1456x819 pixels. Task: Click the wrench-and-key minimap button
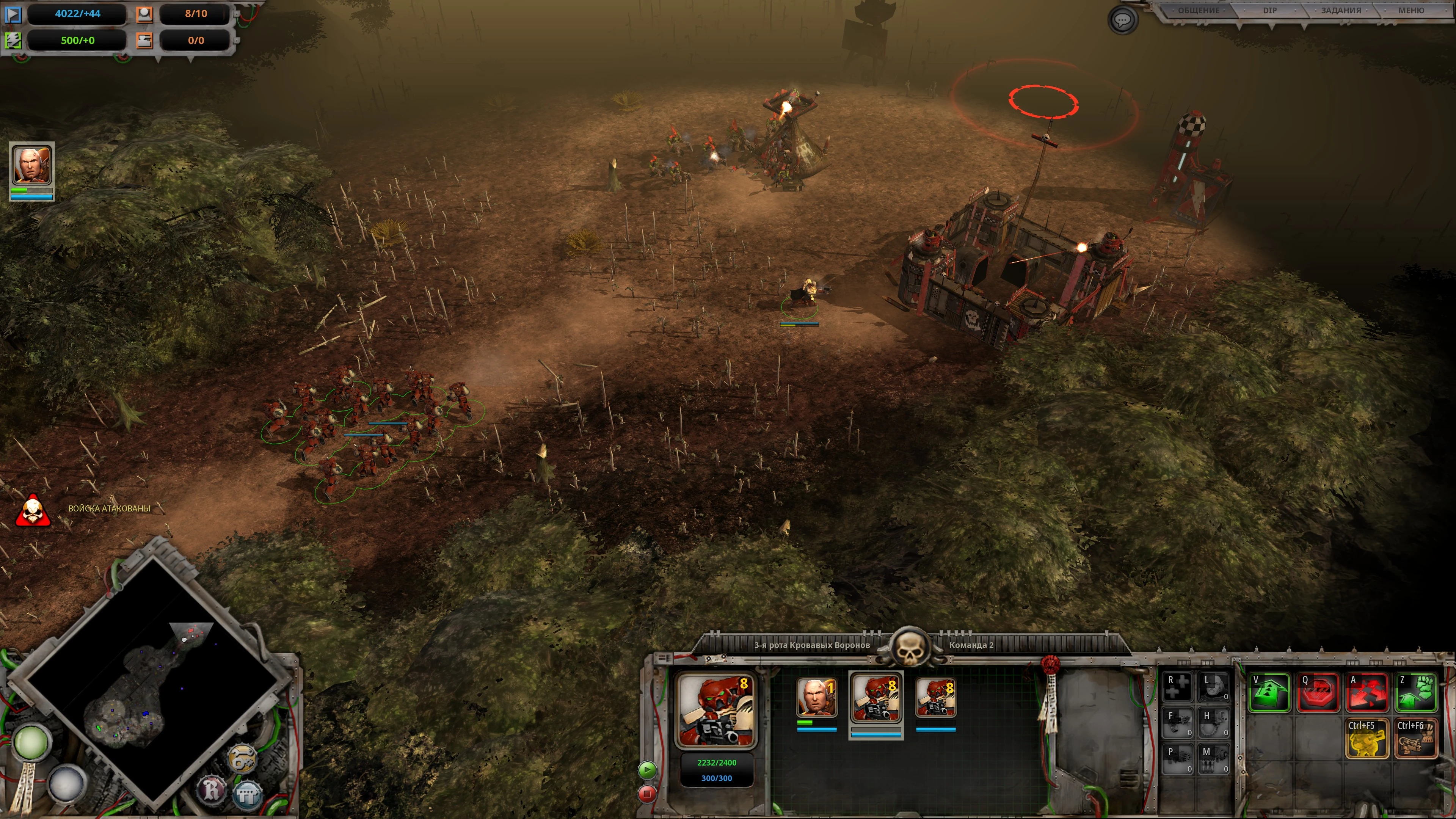pyautogui.click(x=242, y=758)
